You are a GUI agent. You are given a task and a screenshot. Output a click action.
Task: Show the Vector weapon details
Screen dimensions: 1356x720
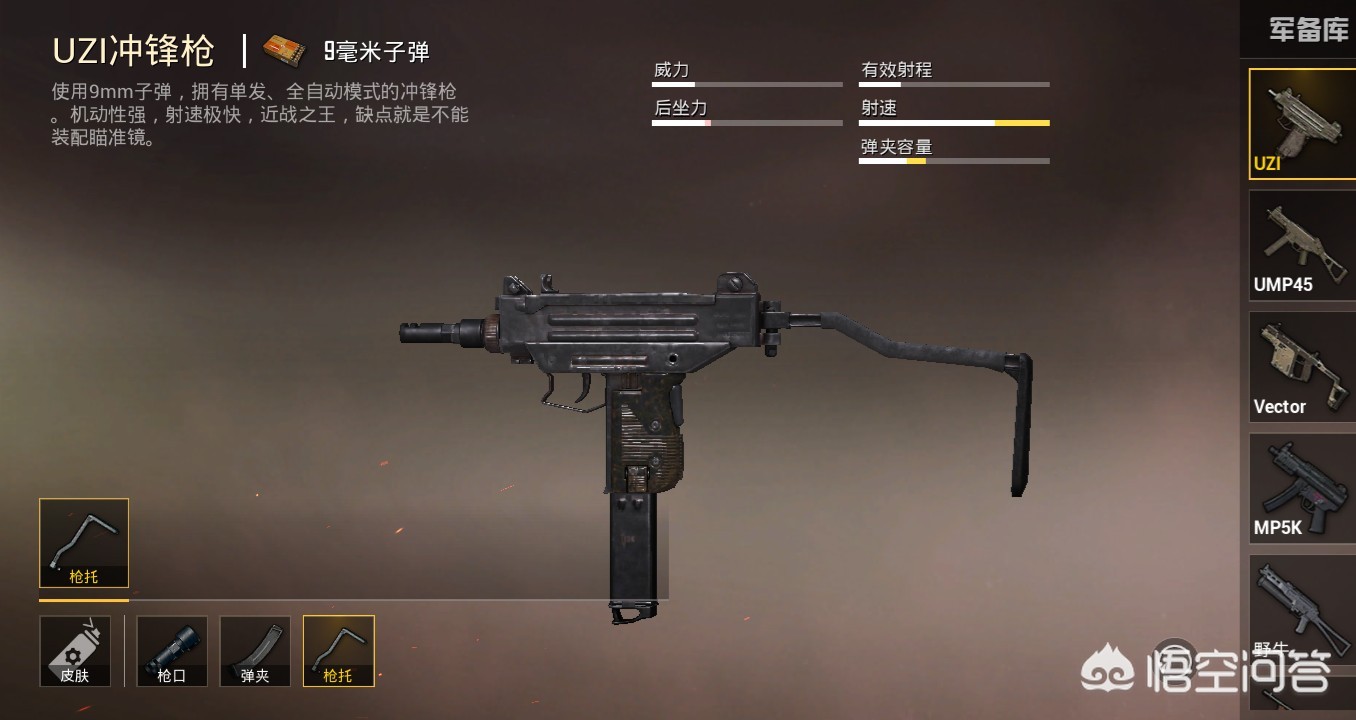tap(1301, 366)
